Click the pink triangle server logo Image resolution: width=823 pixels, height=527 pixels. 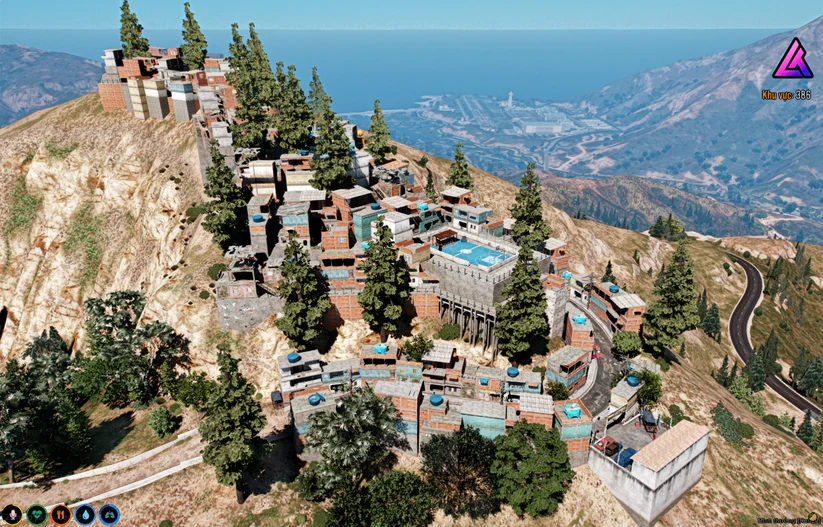[x=792, y=59]
